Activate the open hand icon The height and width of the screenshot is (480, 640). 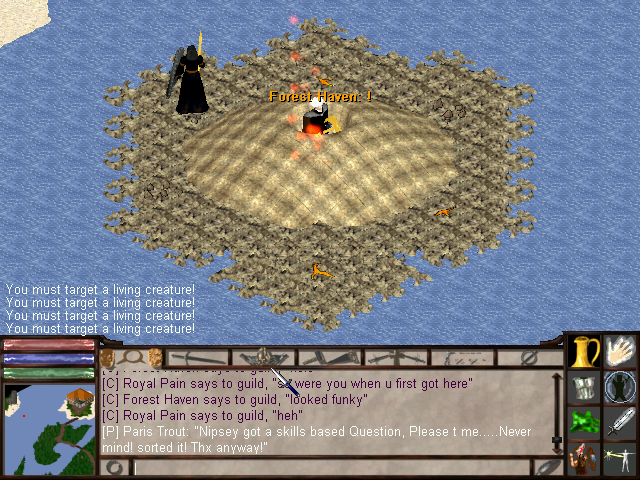[x=621, y=352]
